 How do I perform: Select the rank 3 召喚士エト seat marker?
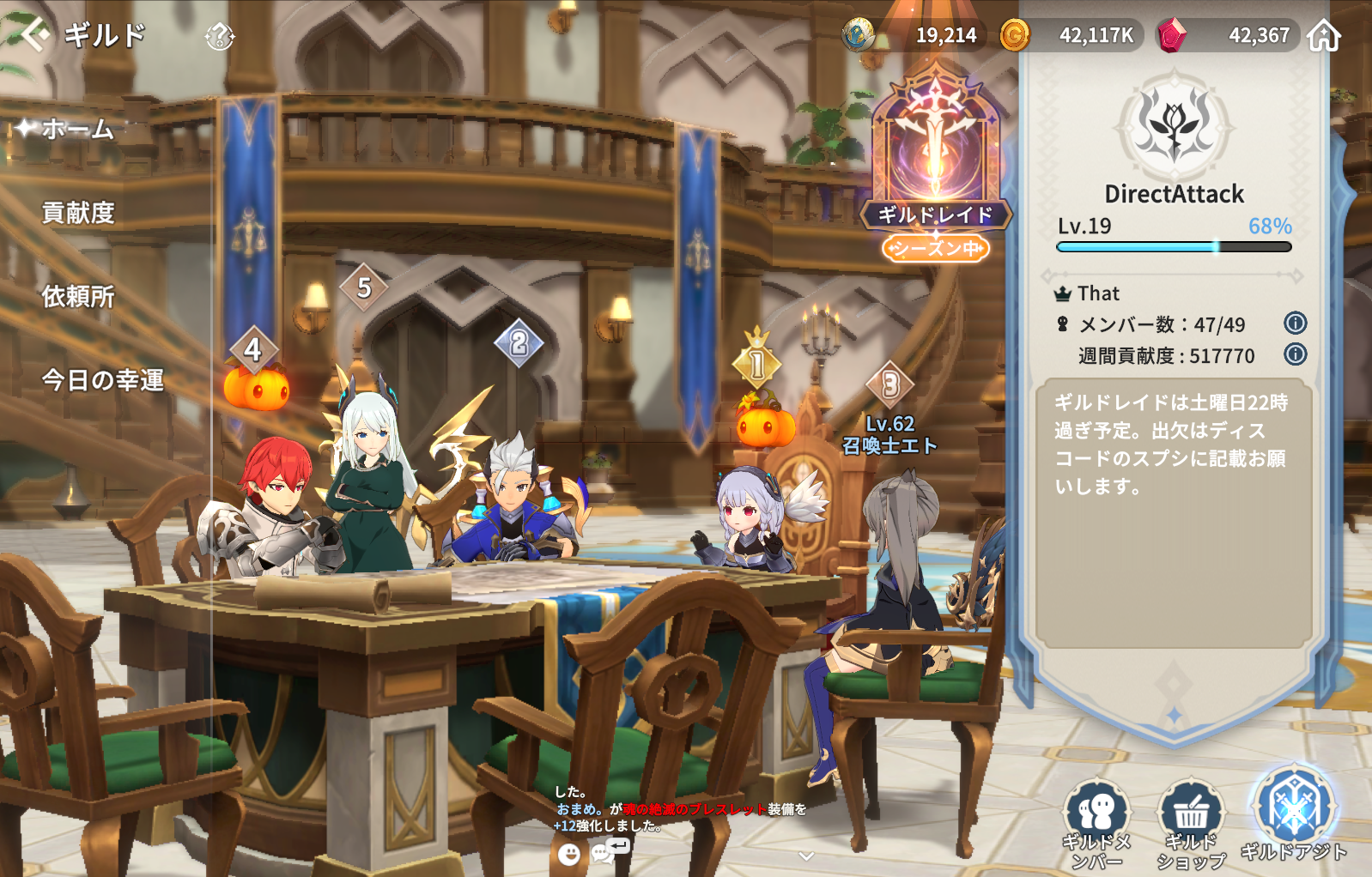[890, 385]
